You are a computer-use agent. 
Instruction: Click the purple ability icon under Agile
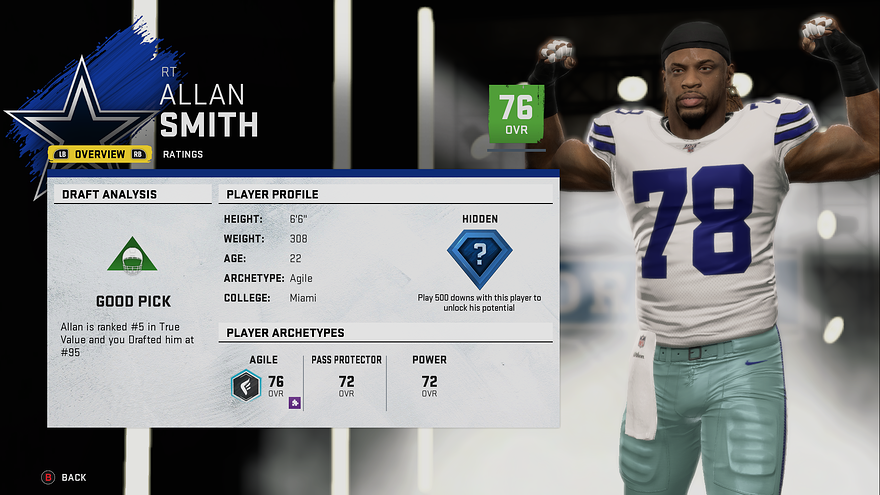[x=295, y=403]
